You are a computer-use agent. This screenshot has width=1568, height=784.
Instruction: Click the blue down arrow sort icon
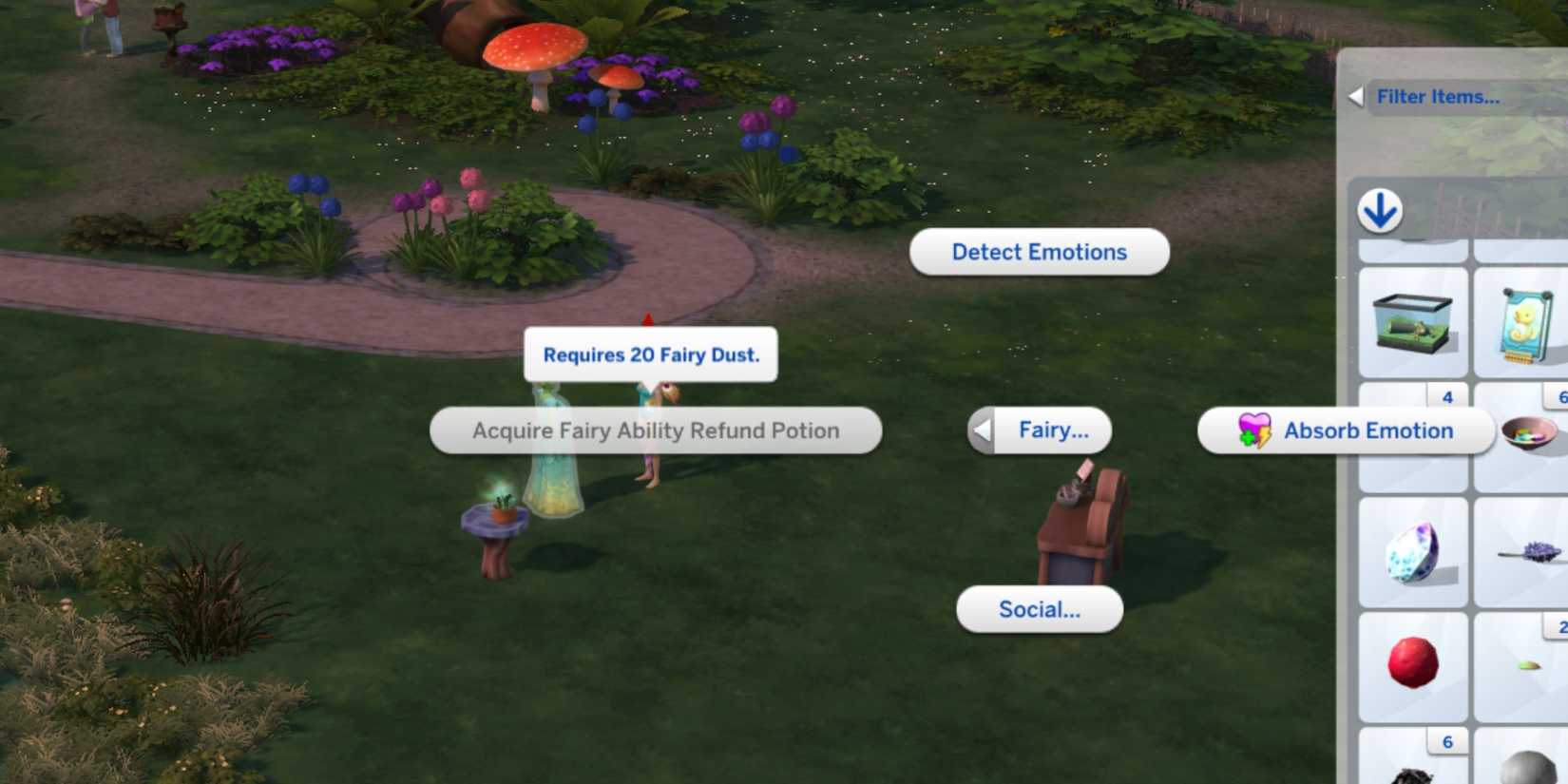(1380, 211)
